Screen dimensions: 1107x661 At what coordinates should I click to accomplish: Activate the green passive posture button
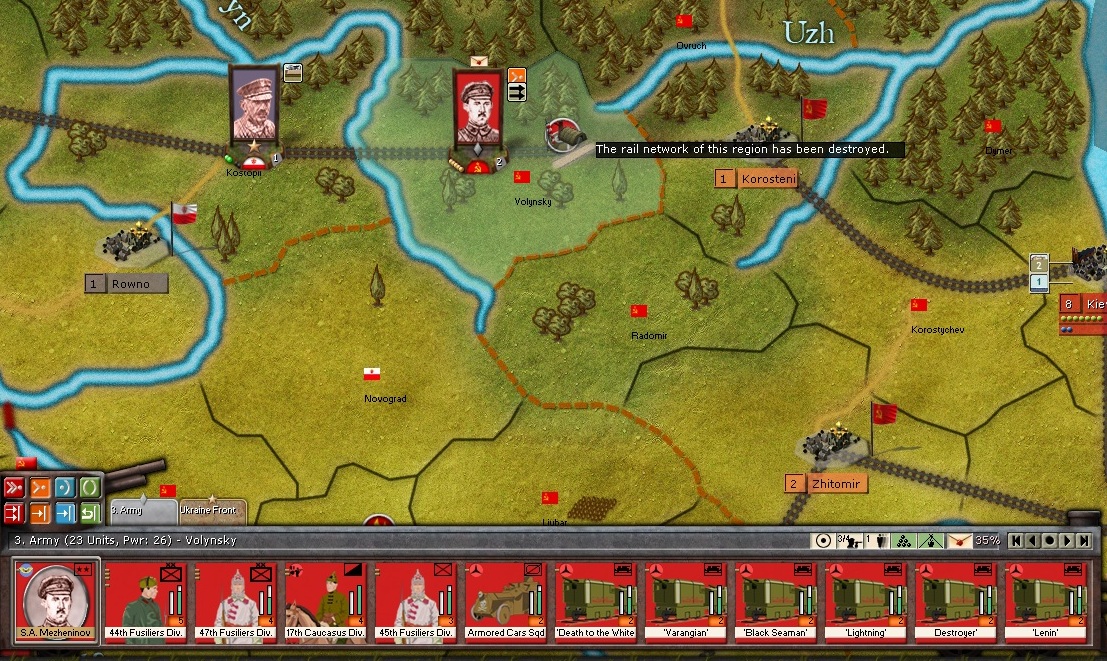90,488
